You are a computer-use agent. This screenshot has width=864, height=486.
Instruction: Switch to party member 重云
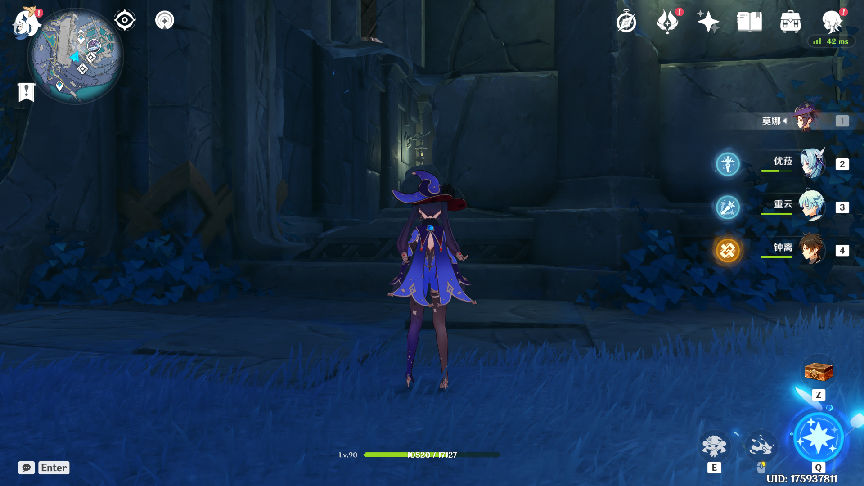pos(811,207)
